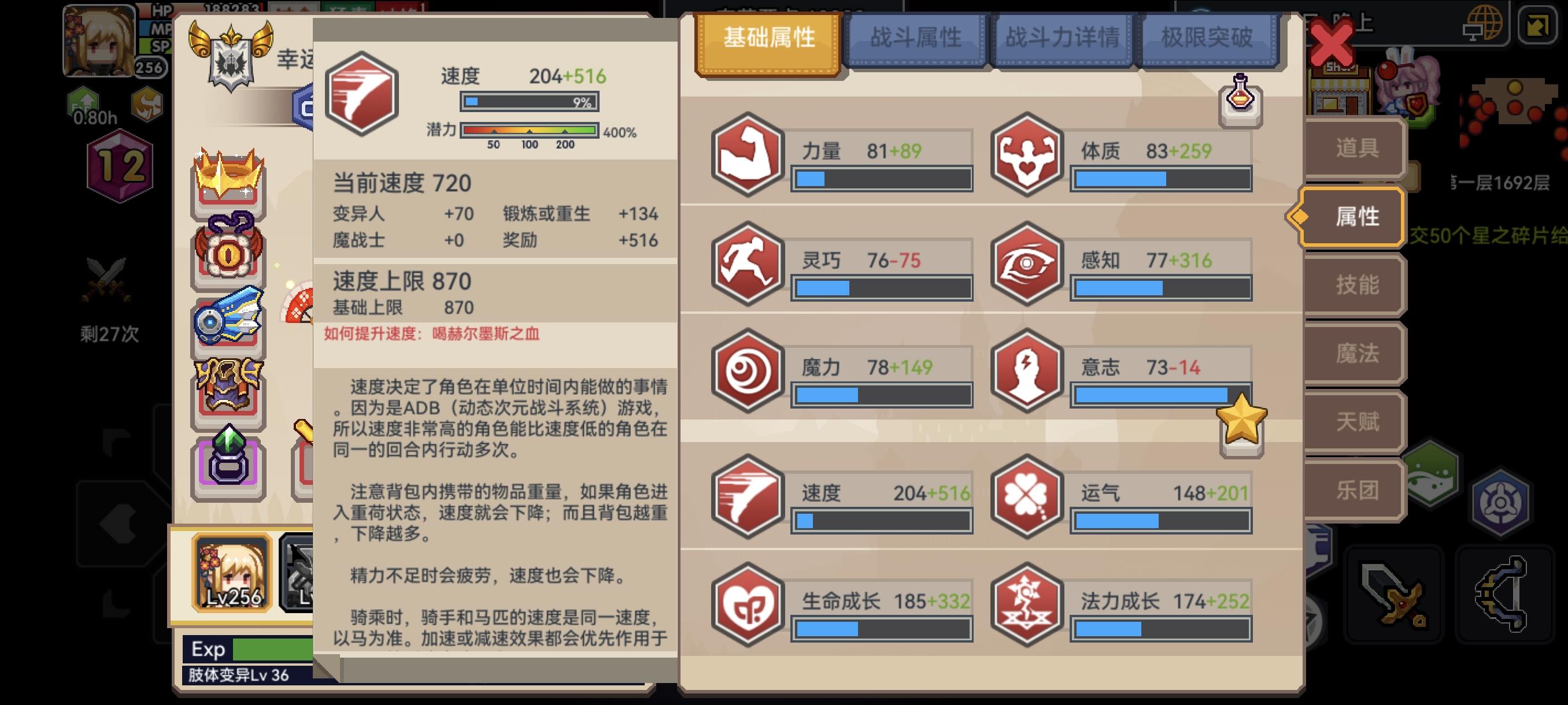Expand the 技能 skills panel
Screen dimensions: 1568x705
tap(1358, 285)
